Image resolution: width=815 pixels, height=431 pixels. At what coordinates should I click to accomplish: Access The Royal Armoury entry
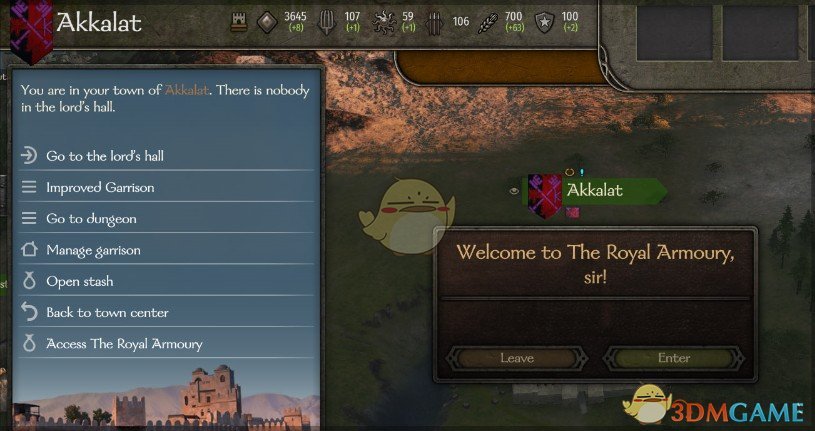point(124,344)
